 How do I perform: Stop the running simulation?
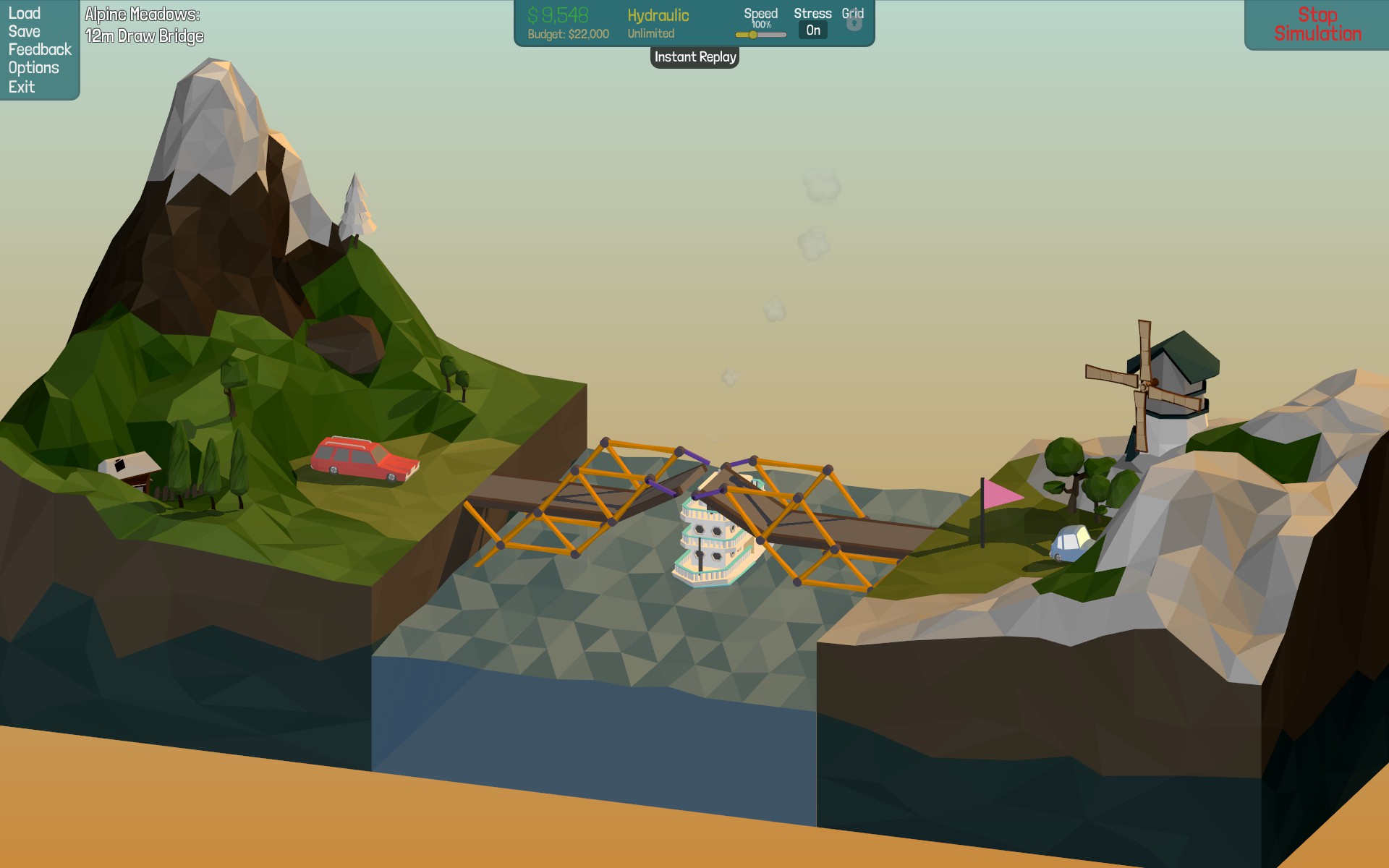[1317, 25]
